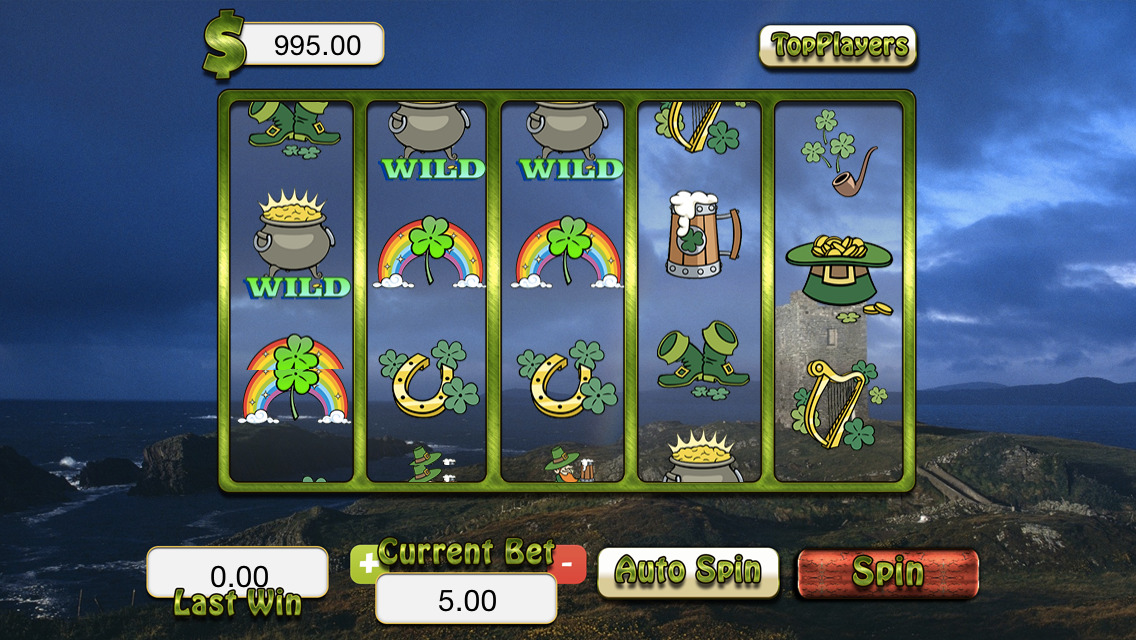Decrease current bet with the minus button
Screen dimensions: 1136x640
[569, 564]
